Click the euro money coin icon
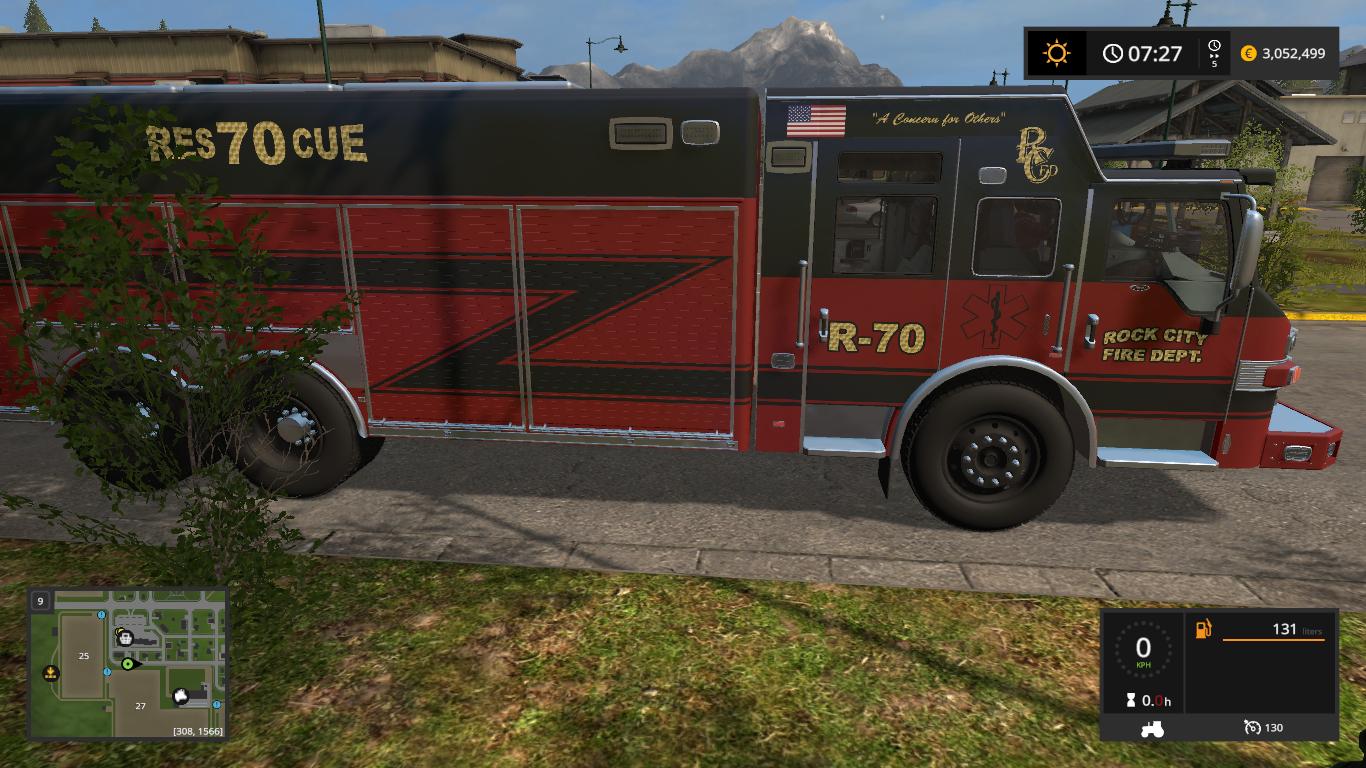Image resolution: width=1366 pixels, height=768 pixels. tap(1248, 54)
